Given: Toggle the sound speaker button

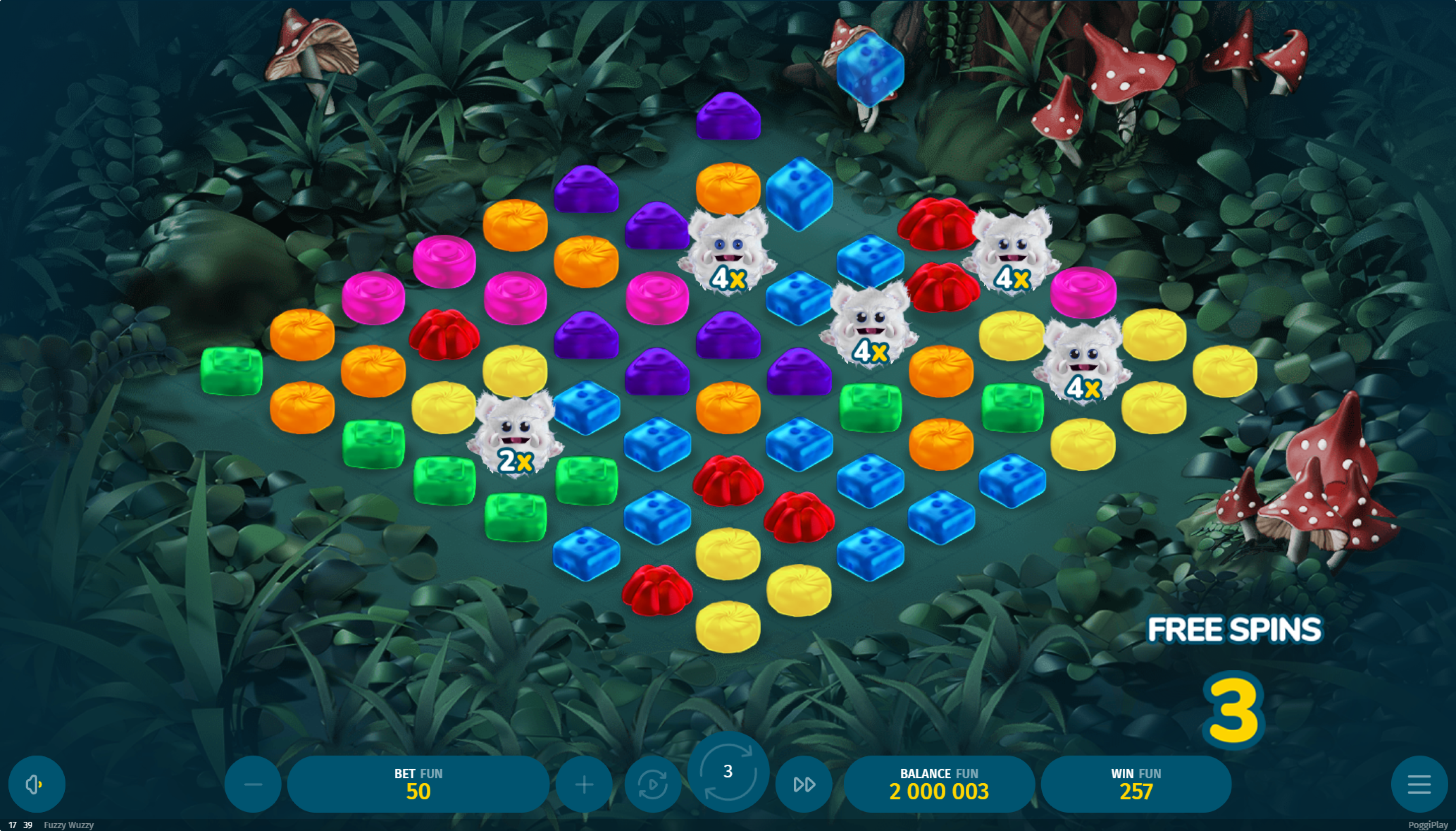Looking at the screenshot, I should (x=36, y=784).
